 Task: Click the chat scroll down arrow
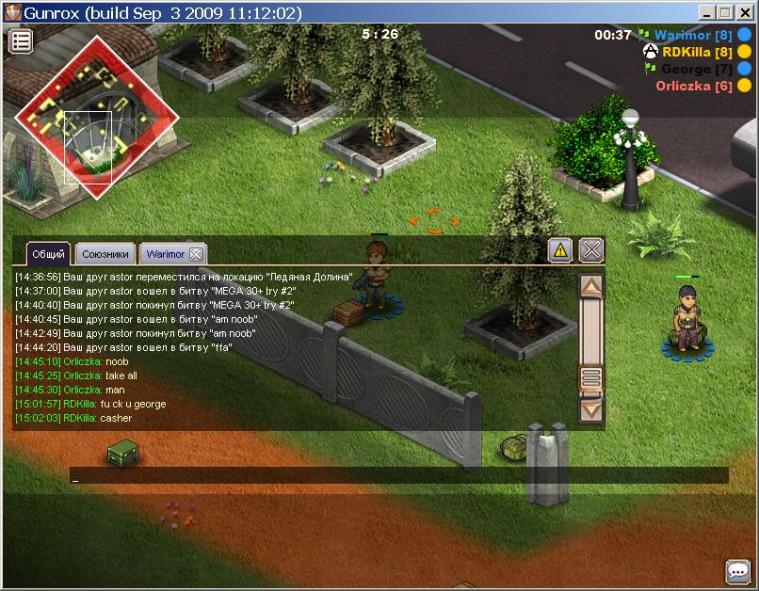click(591, 408)
